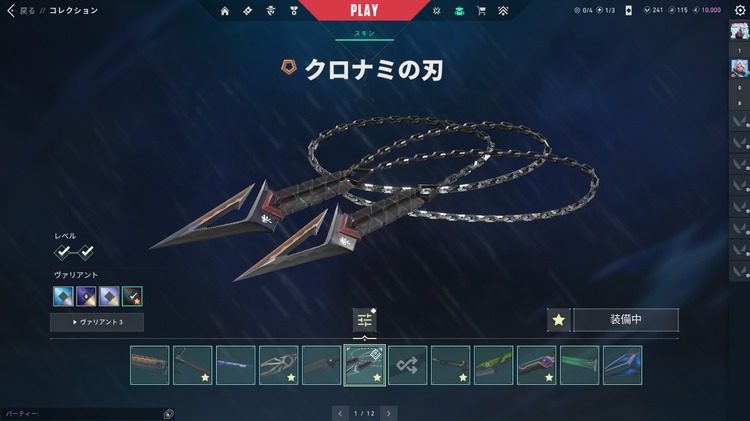Open the agents icon left of the cart
This screenshot has width=750, height=421.
coord(437,10)
